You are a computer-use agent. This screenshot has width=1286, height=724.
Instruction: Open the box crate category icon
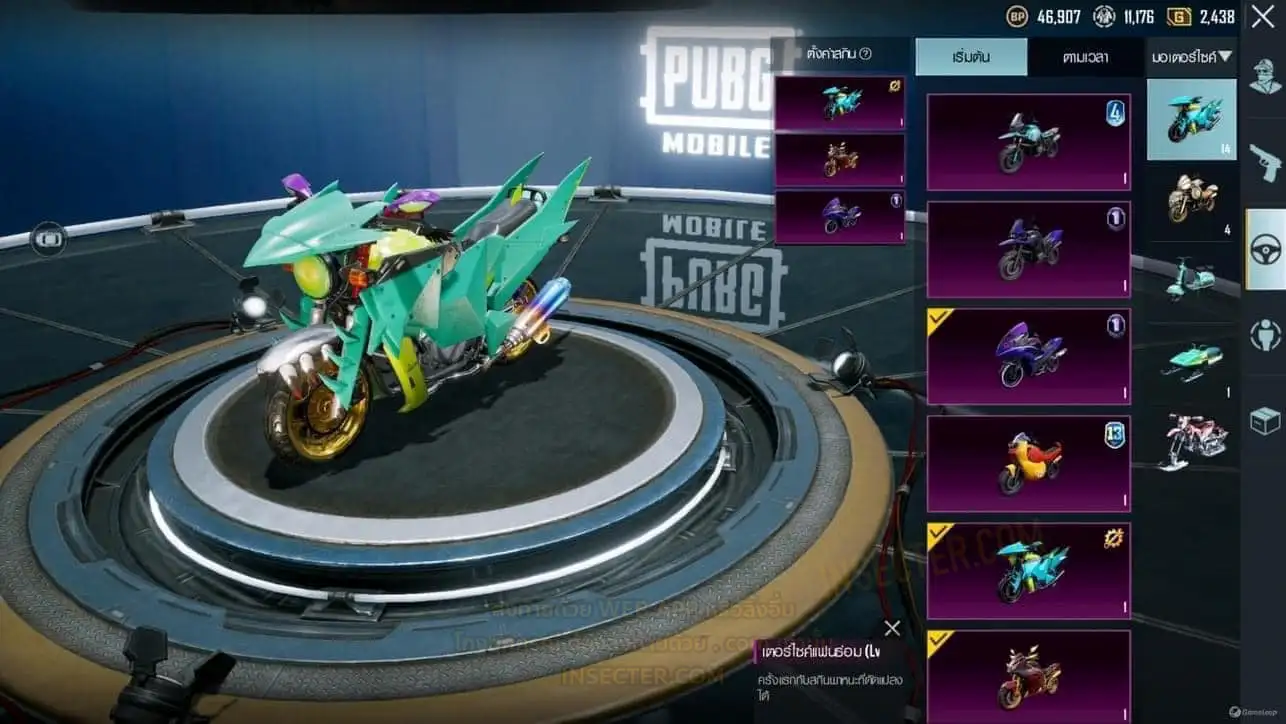click(x=1265, y=421)
